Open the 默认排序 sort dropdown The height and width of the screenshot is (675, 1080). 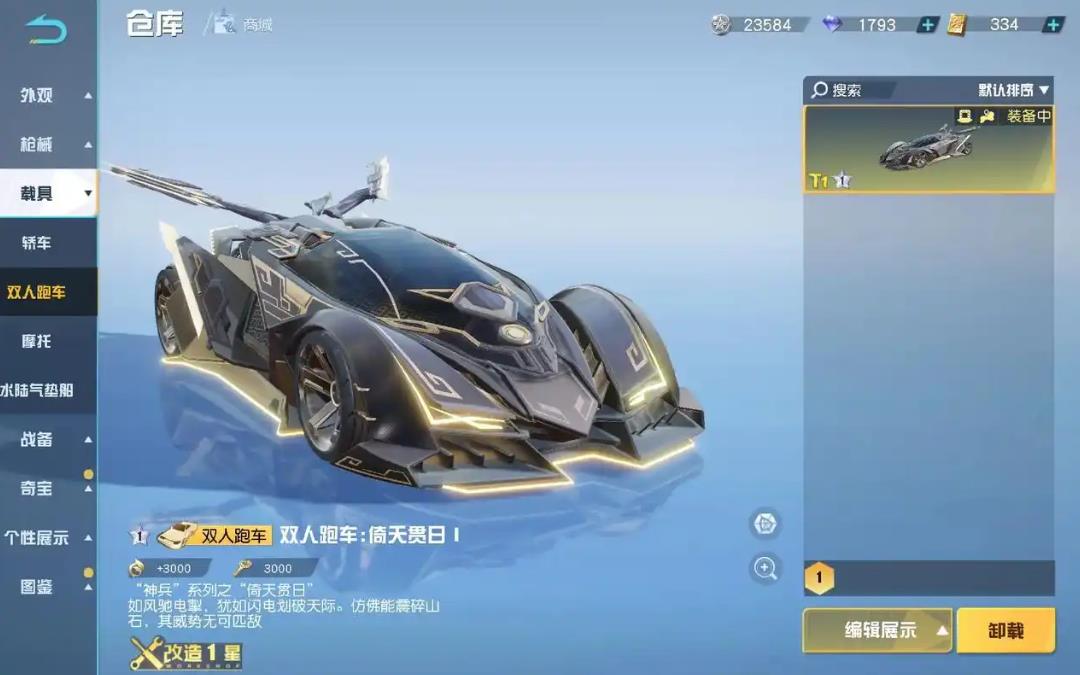pos(1013,90)
